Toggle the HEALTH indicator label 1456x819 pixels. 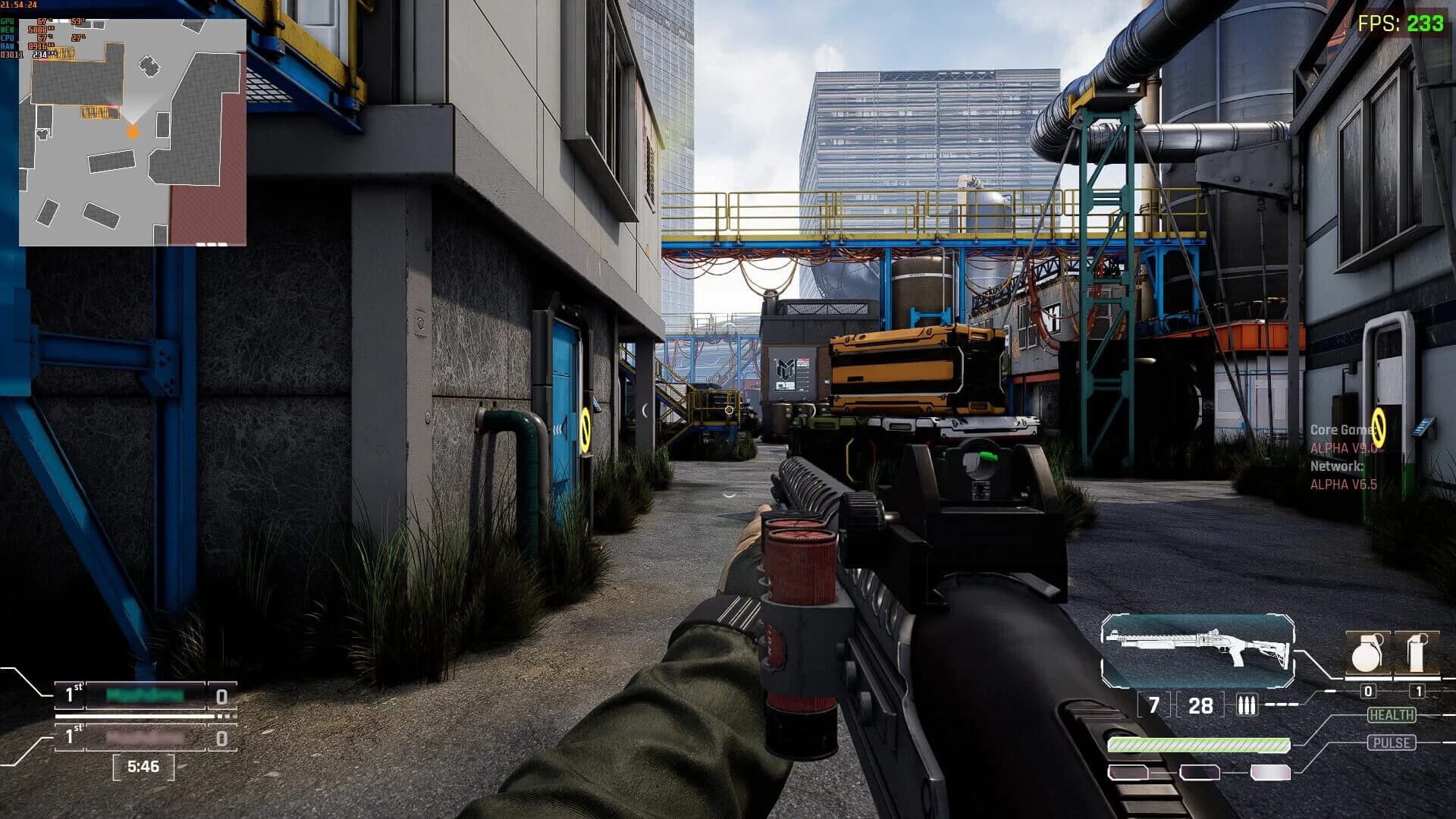click(1390, 714)
